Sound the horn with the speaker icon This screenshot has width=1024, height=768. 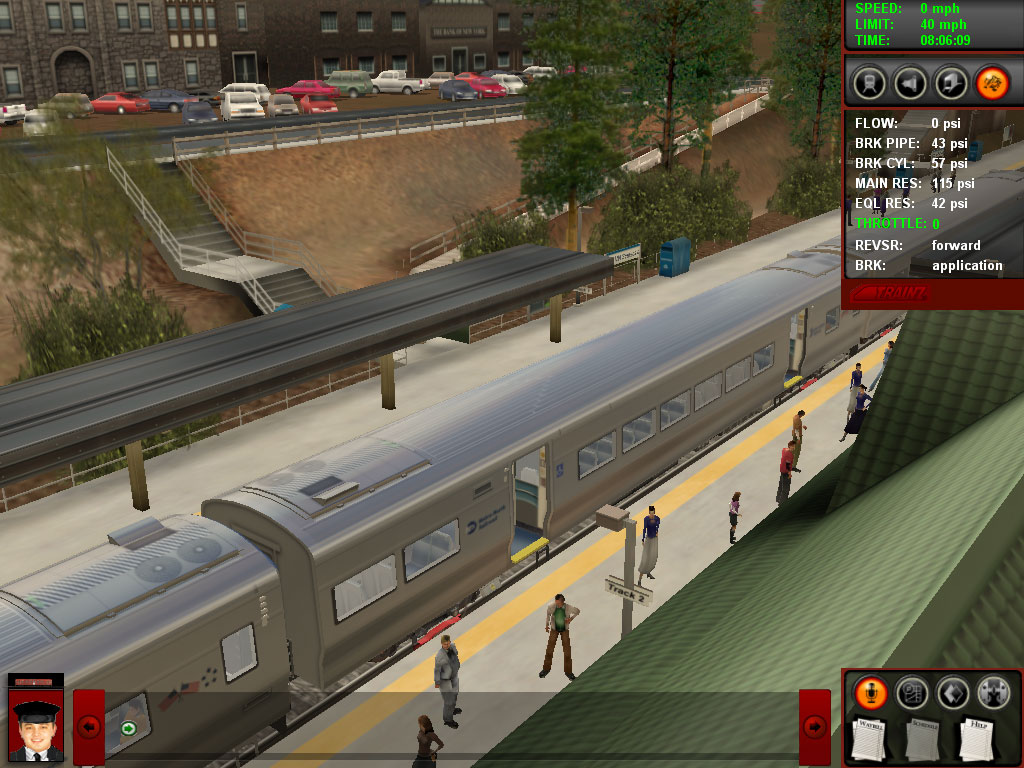point(909,81)
